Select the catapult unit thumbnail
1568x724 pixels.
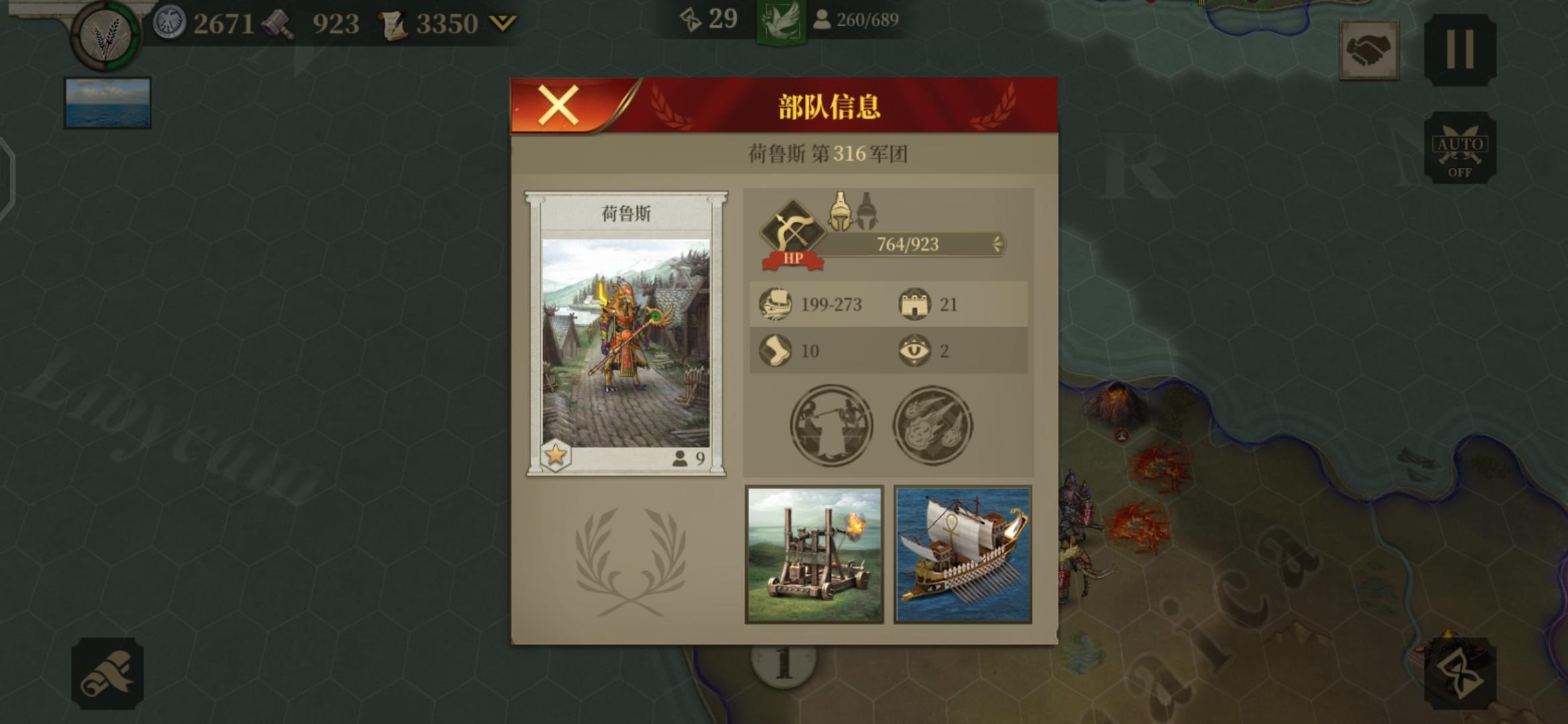coord(815,553)
